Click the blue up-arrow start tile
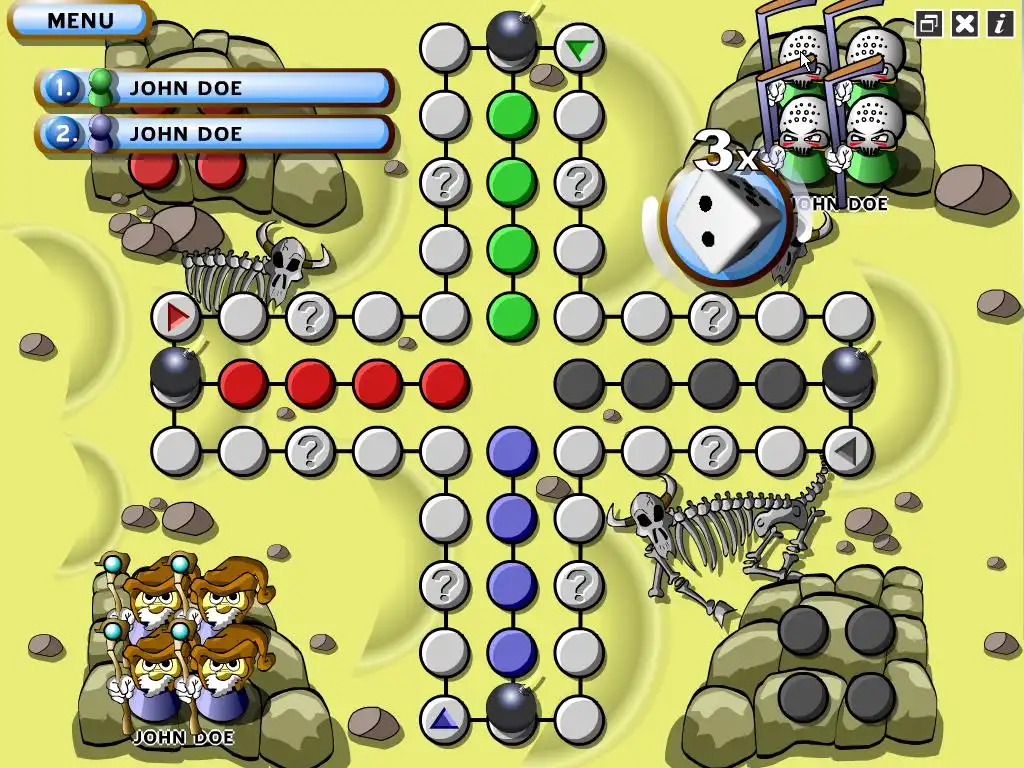The height and width of the screenshot is (768, 1024). point(444,717)
